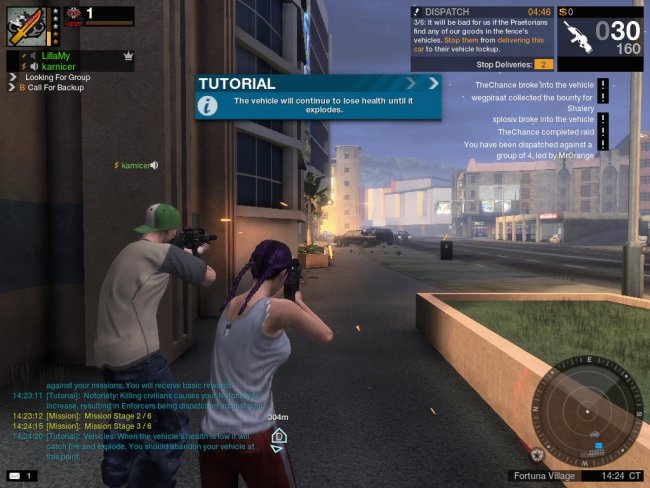Viewport: 650px width, 488px height.
Task: Select the rifle weapon icon
Action: pos(578,35)
